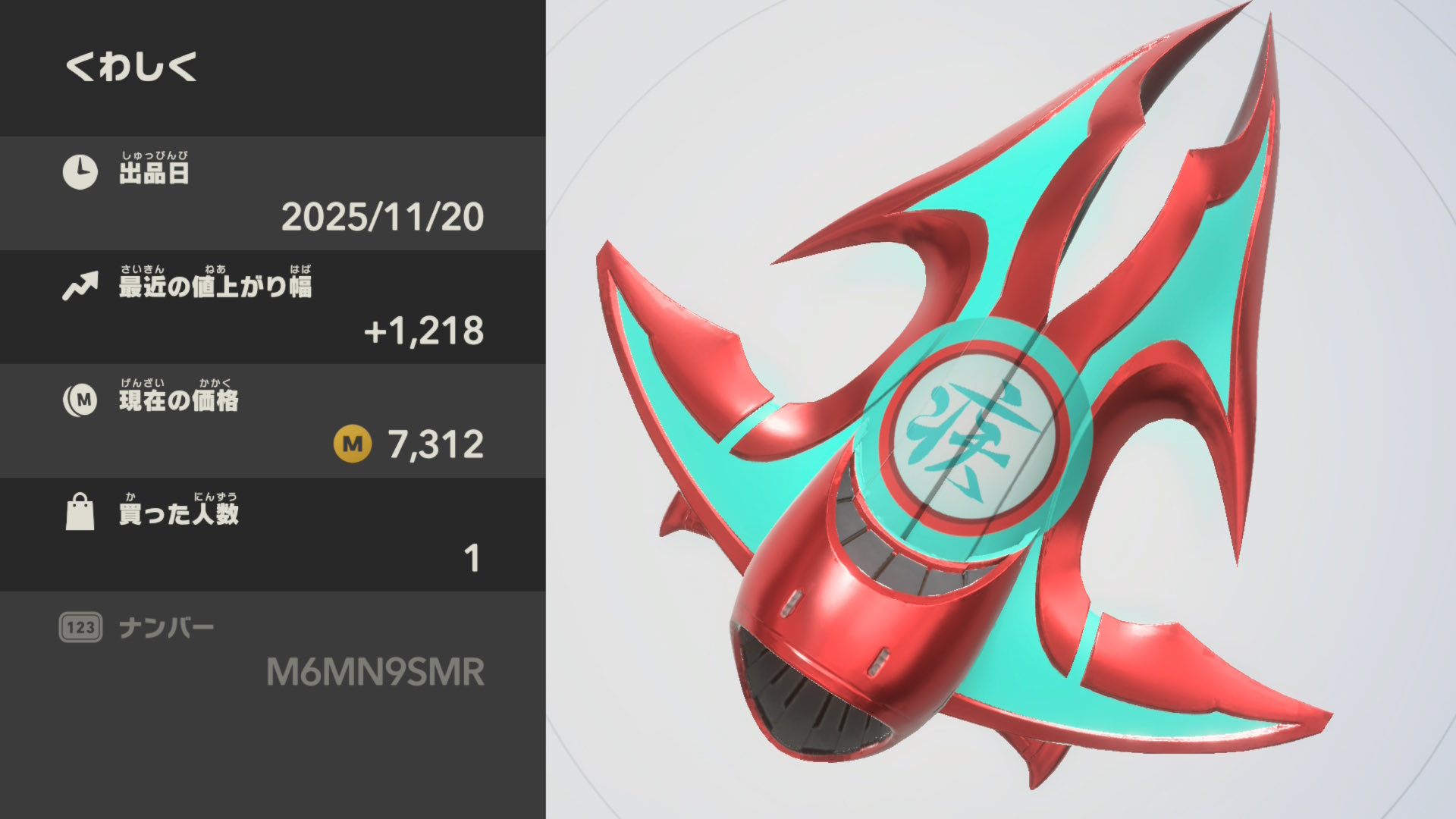Select the 買った人数 buyer count row

tap(273, 535)
